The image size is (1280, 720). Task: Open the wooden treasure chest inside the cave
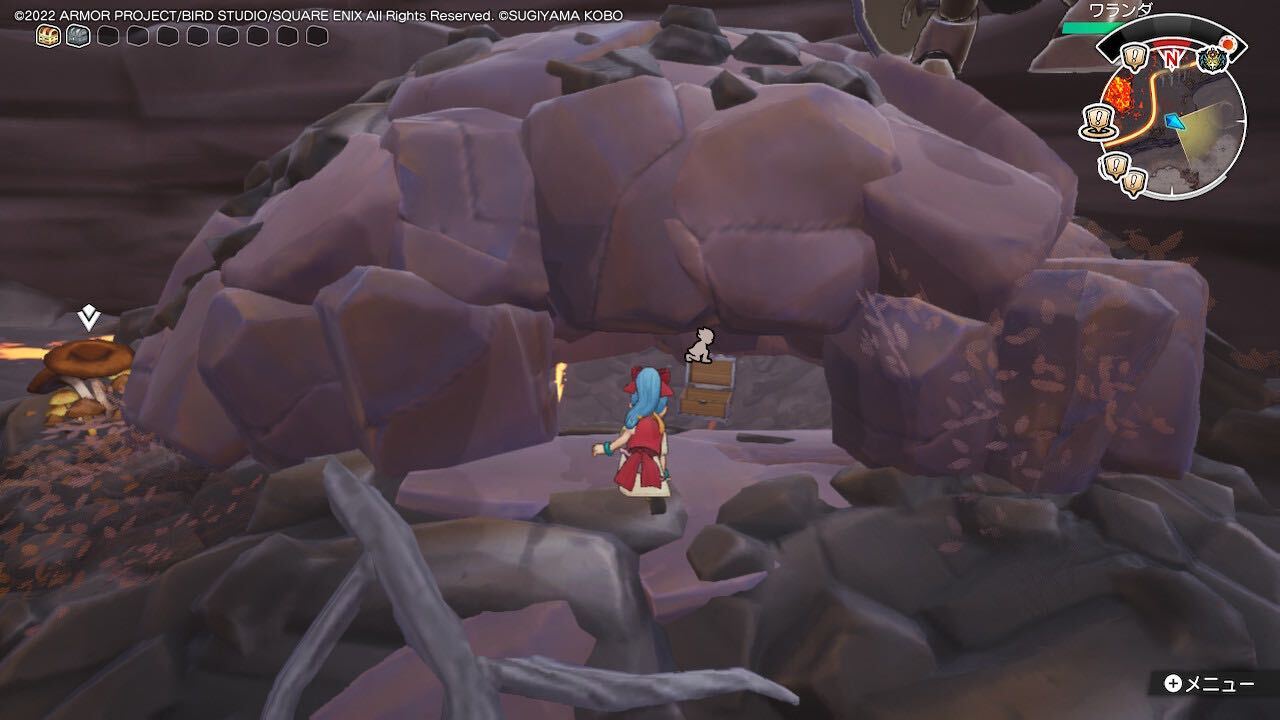click(706, 392)
